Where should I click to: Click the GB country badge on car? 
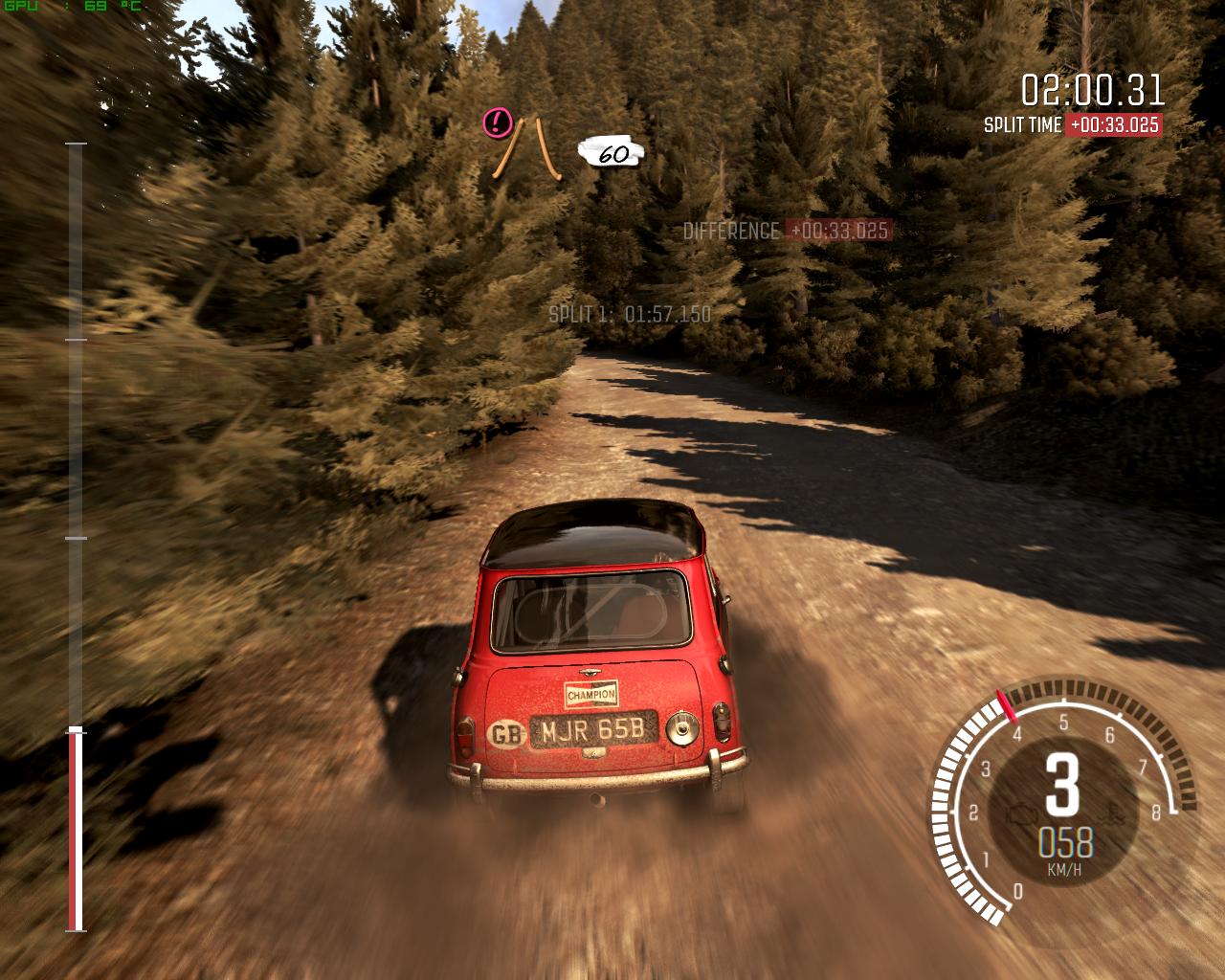pos(505,730)
